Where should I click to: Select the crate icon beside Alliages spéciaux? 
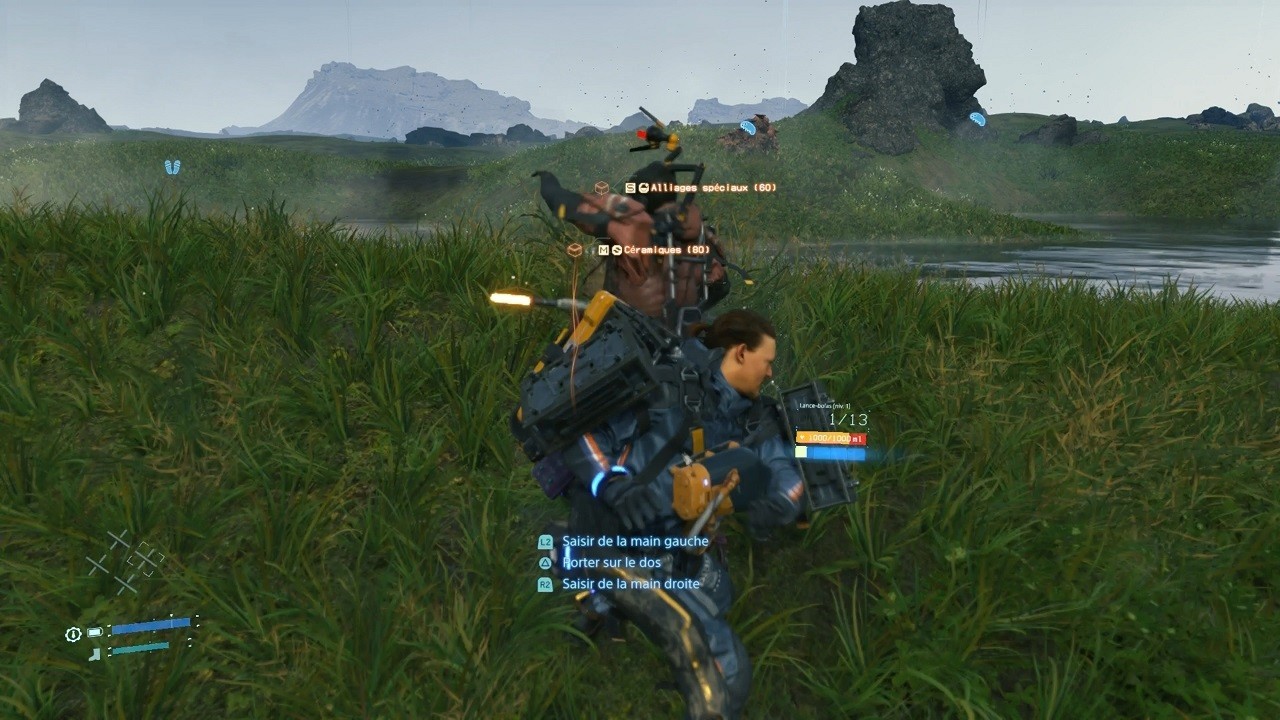[x=602, y=185]
